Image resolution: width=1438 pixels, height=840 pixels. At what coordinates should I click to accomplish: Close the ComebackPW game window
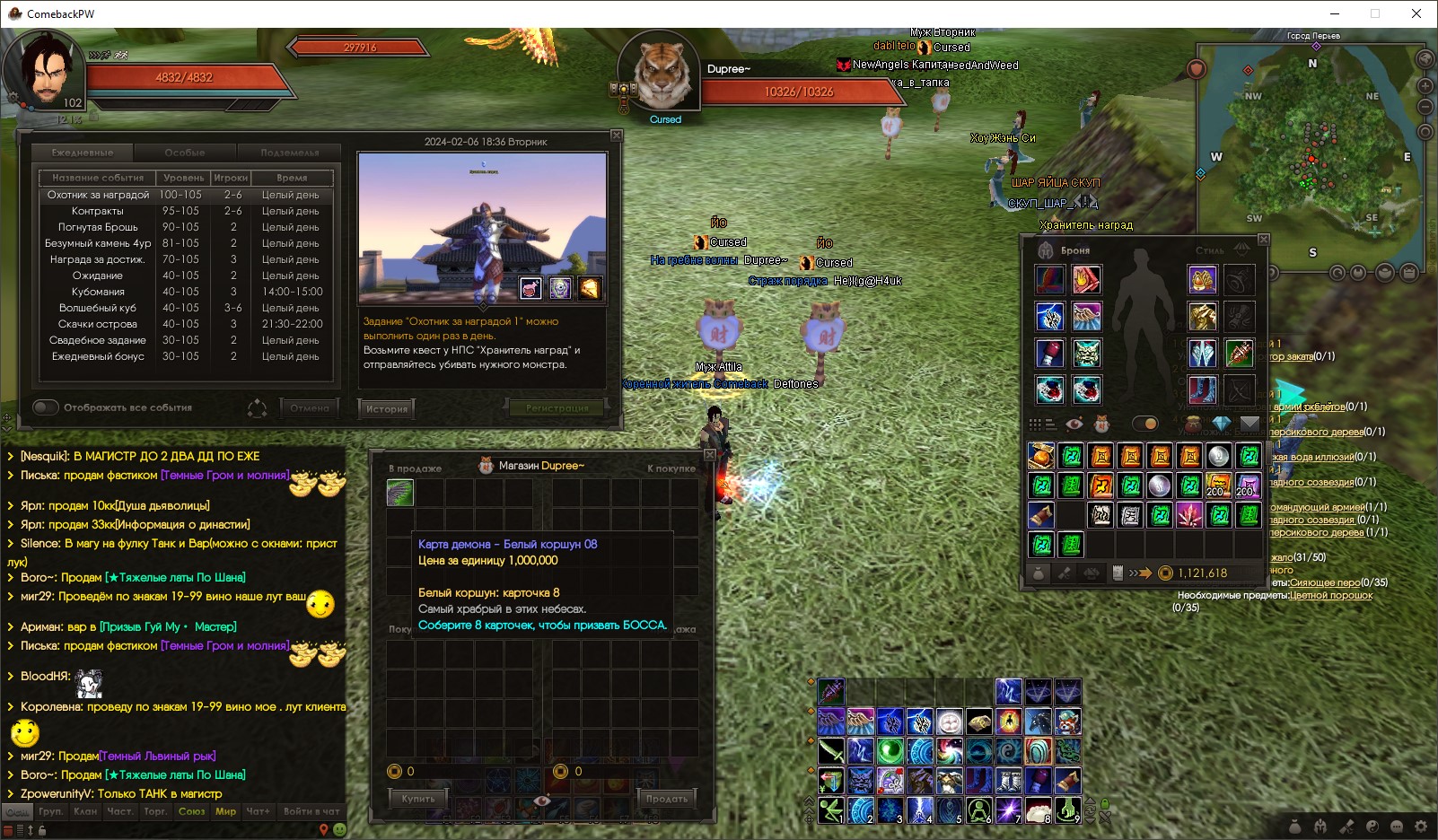click(1416, 13)
